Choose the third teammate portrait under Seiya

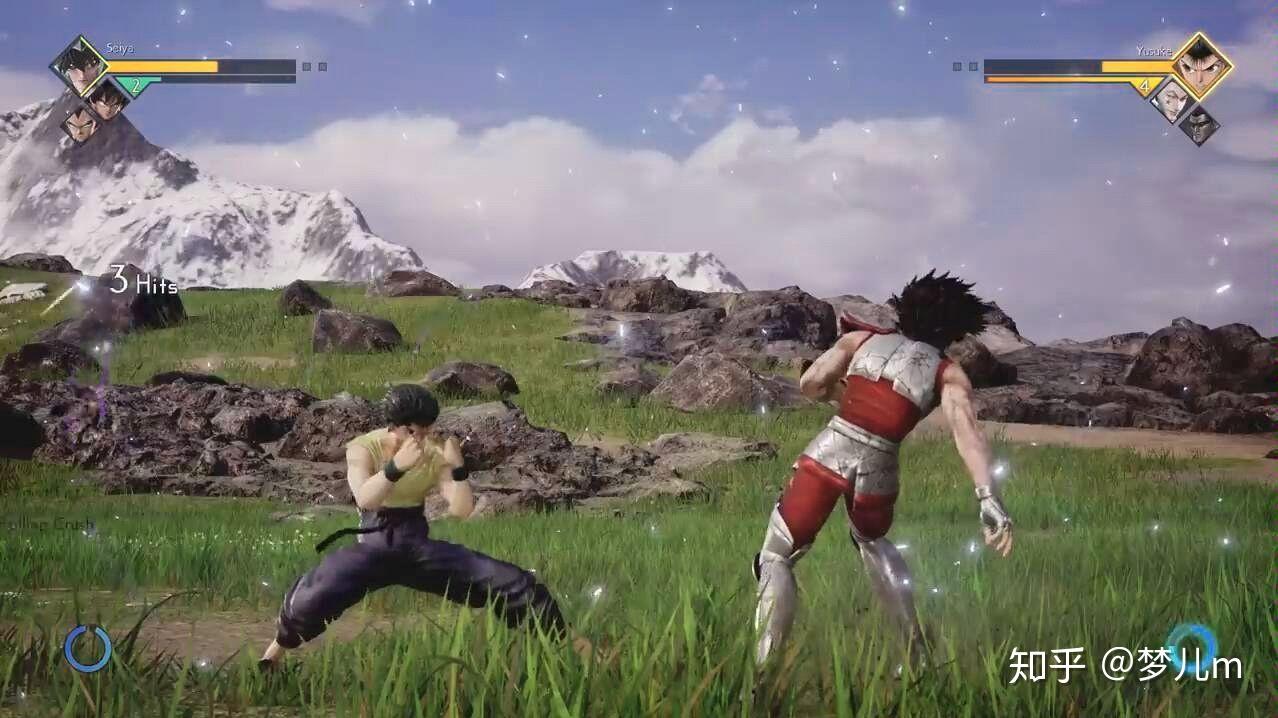click(79, 124)
